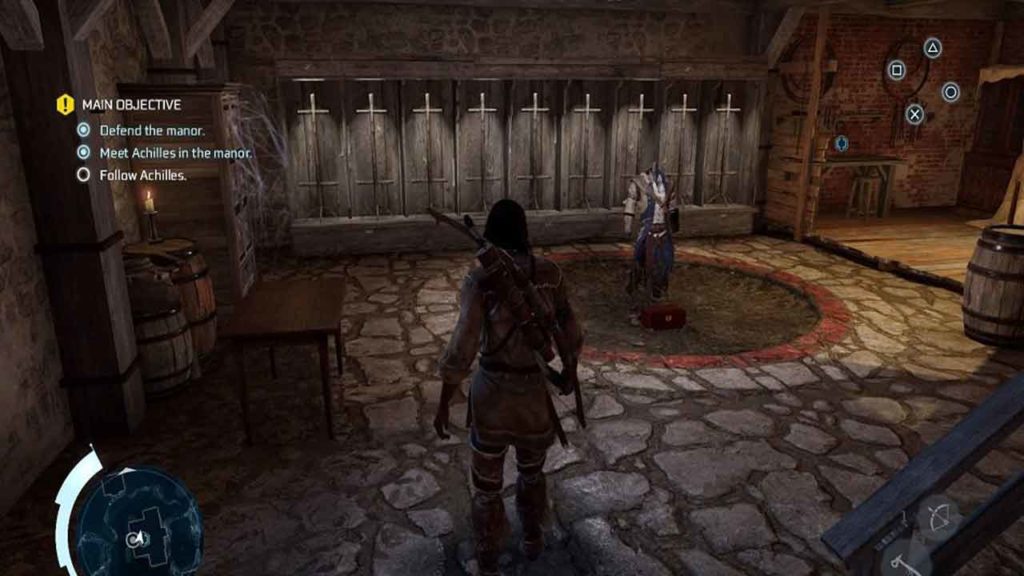Select the 'Defend the manor' objective

(x=151, y=131)
